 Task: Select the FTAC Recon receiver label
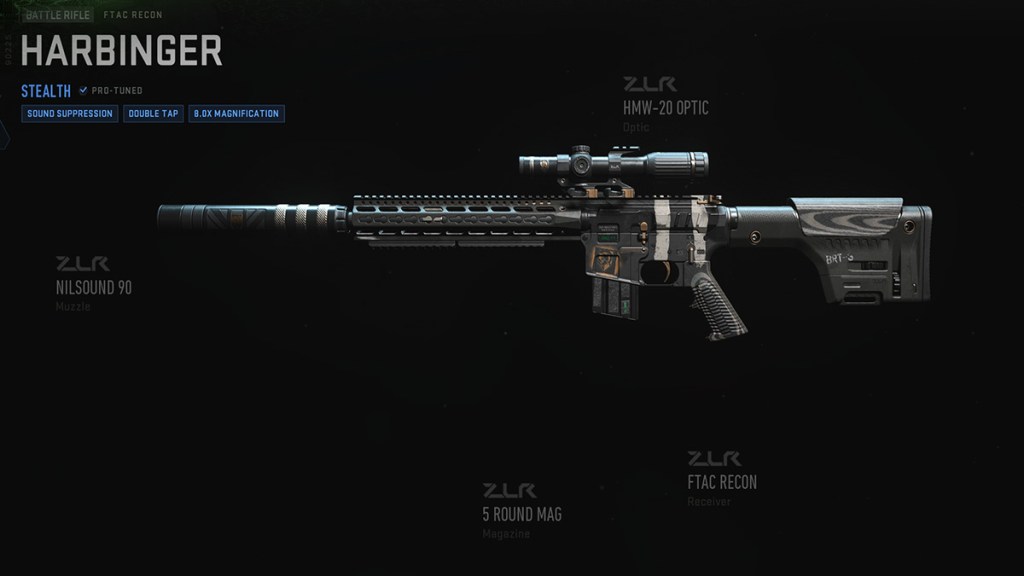[722, 482]
